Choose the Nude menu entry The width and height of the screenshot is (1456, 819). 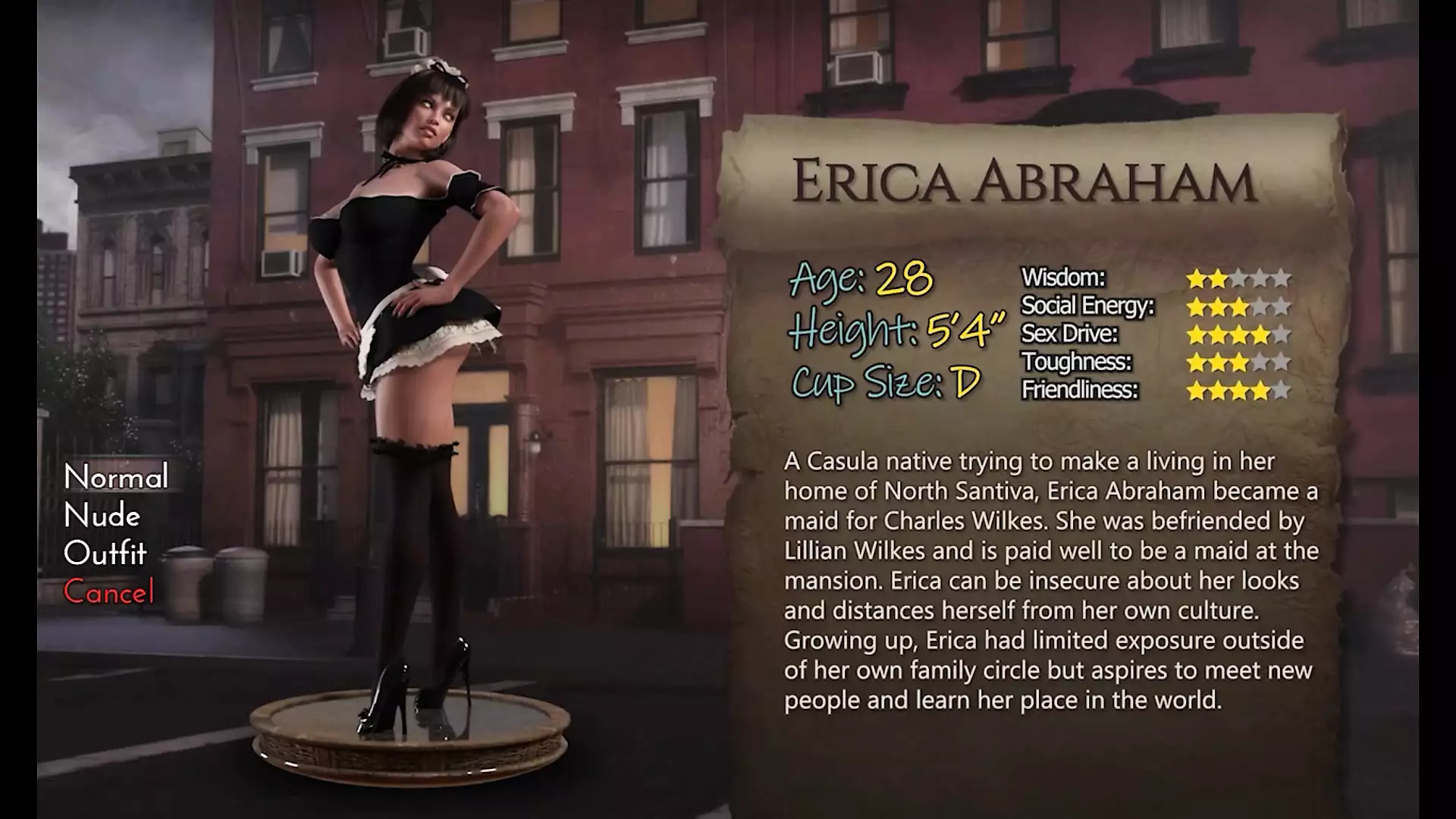(102, 516)
